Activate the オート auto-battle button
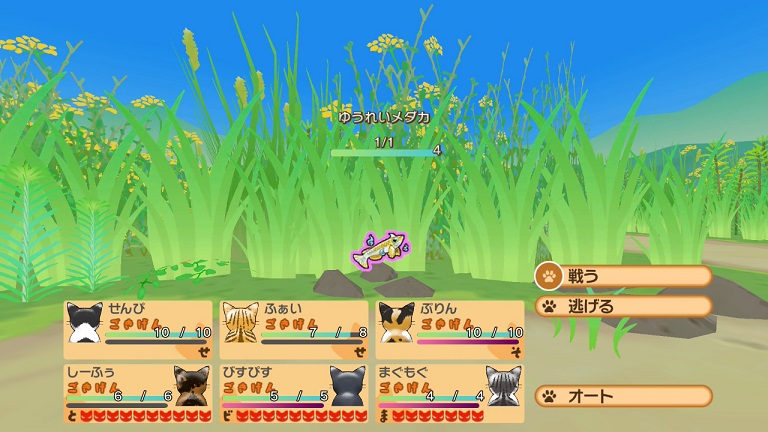Viewport: 768px width, 432px height. coord(623,396)
